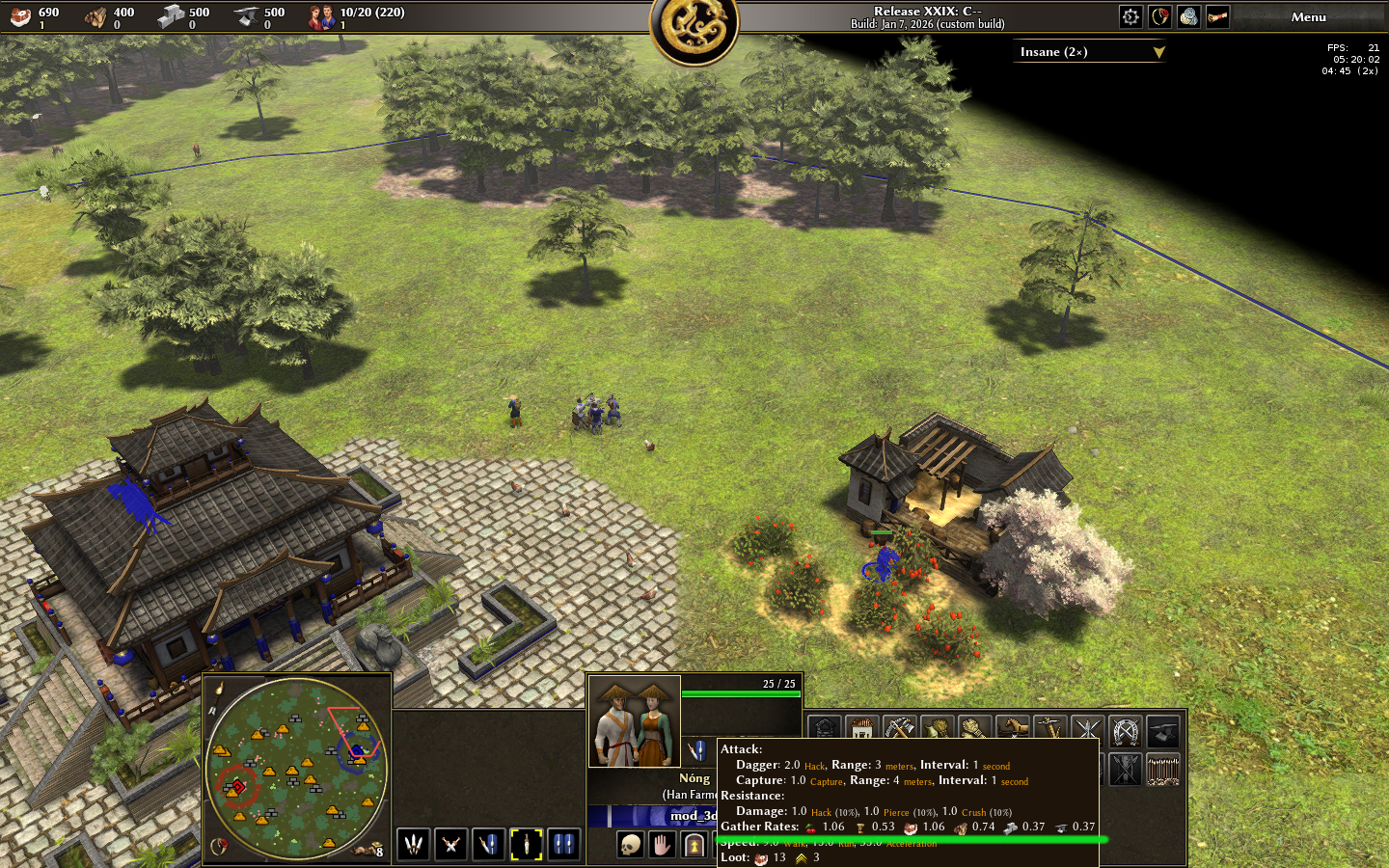The height and width of the screenshot is (868, 1389).
Task: Choose the violent stance with three daggers
Action: 414,845
